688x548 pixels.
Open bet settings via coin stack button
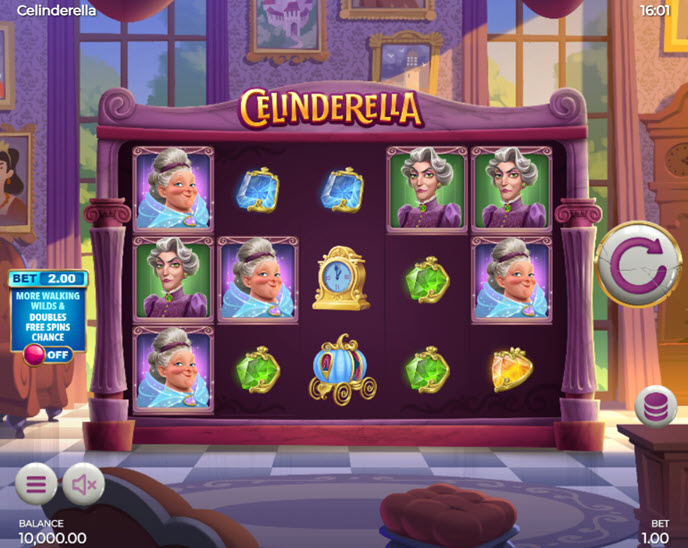pos(656,408)
